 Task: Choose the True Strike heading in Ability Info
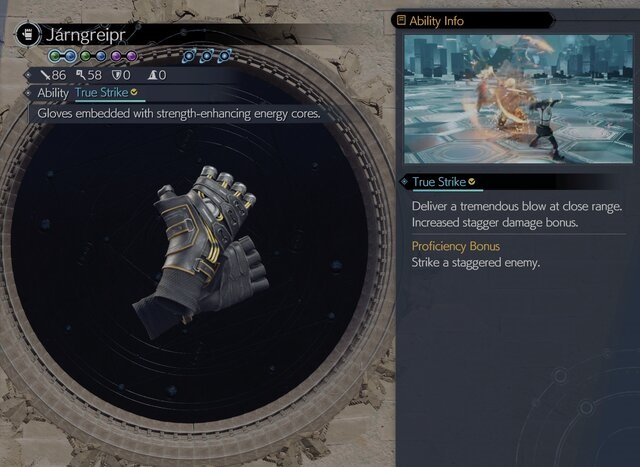438,182
